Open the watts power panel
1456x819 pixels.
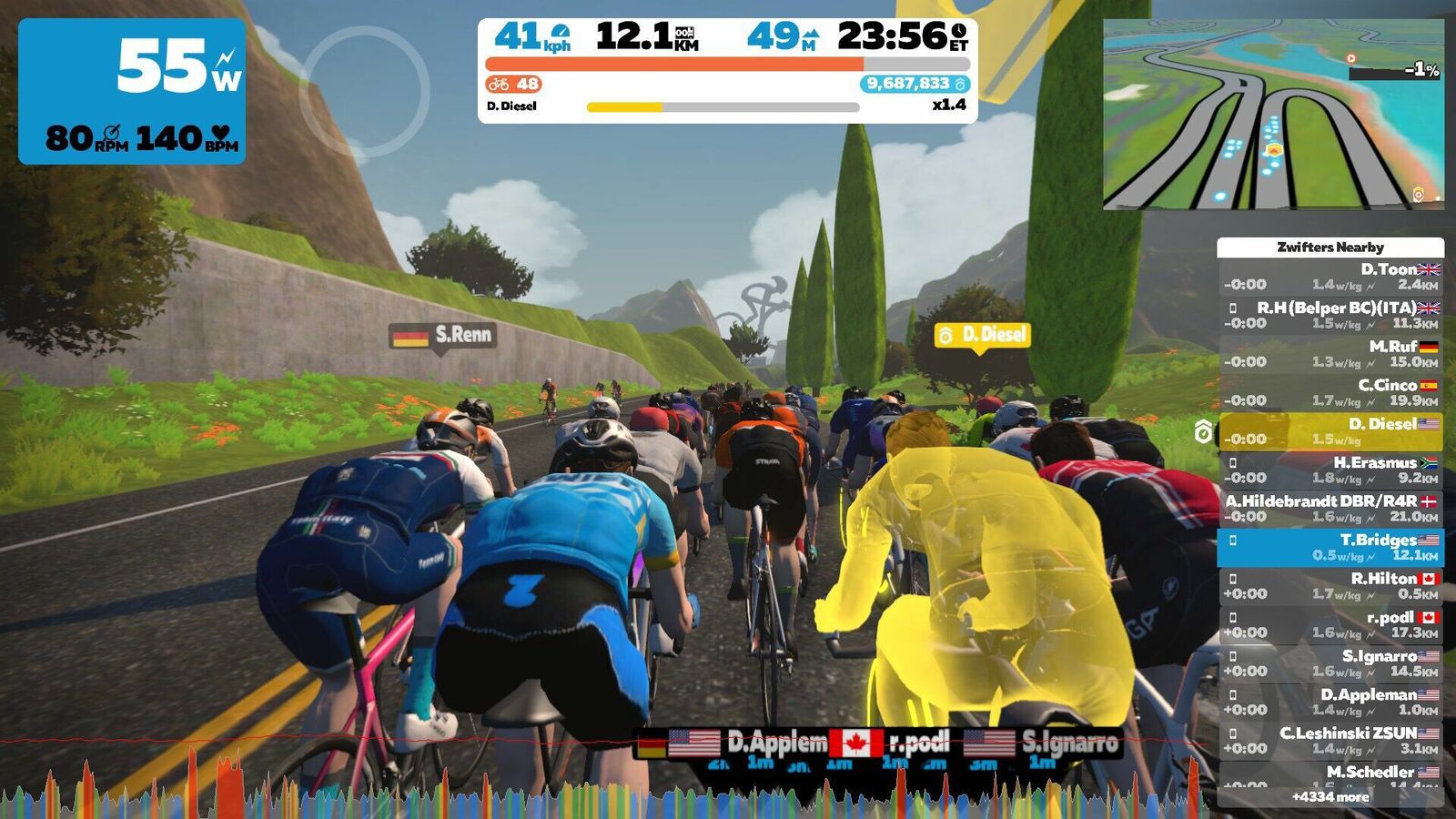(132, 91)
